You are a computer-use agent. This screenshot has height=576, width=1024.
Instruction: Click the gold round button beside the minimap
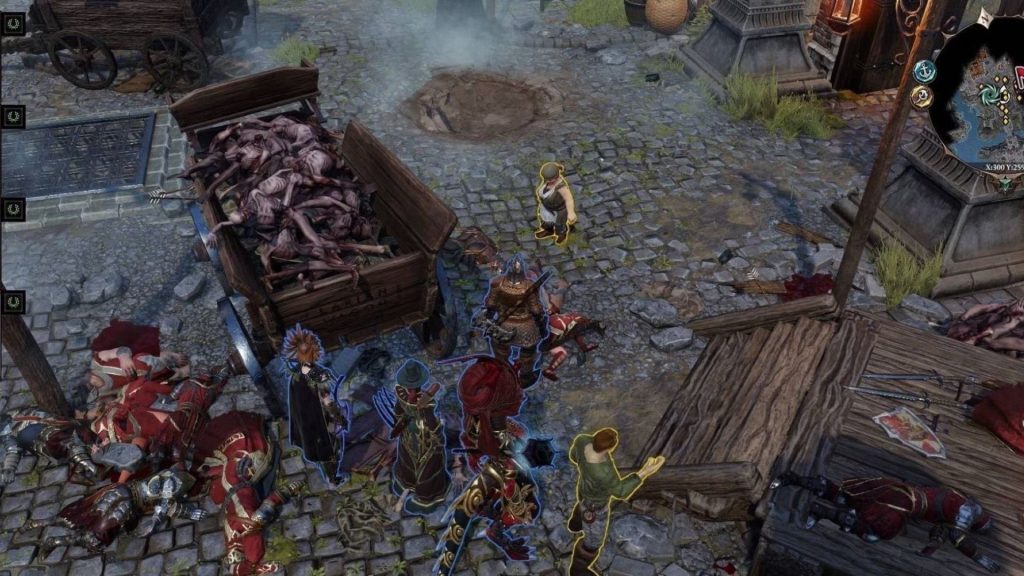pyautogui.click(x=922, y=96)
